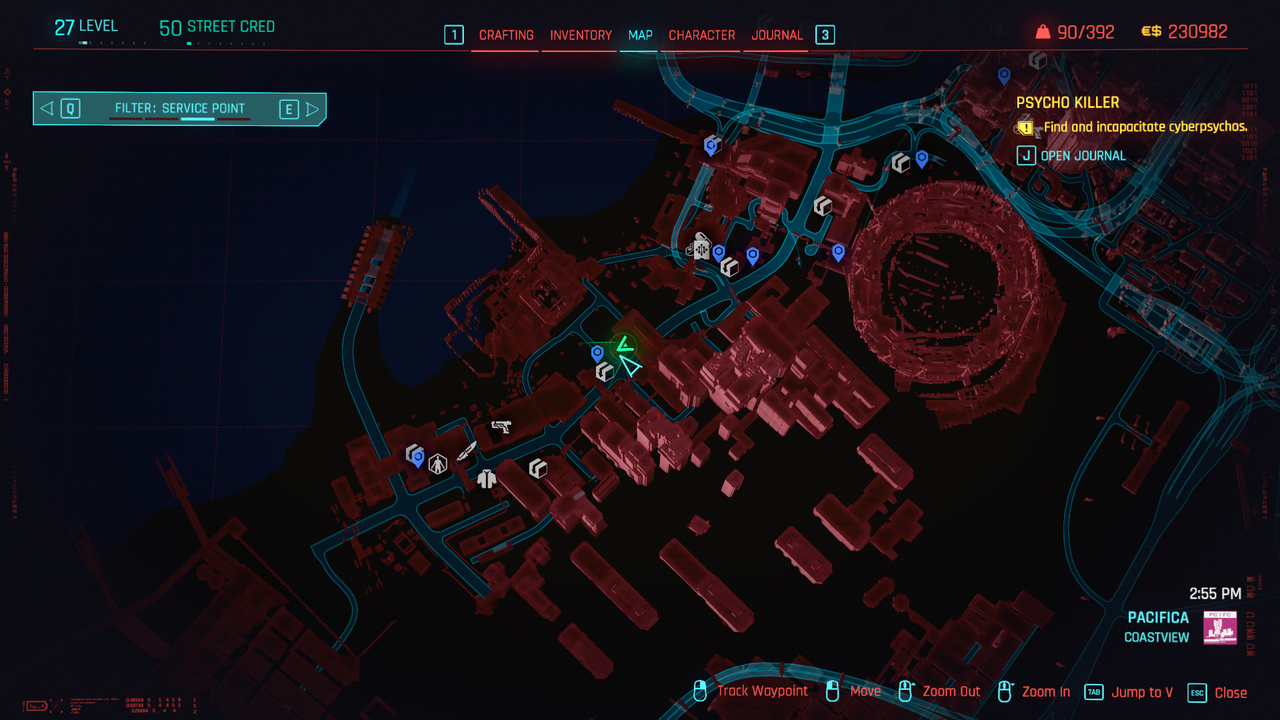Select the pistol weapon shop marker
Image resolution: width=1280 pixels, height=720 pixels.
tap(501, 427)
